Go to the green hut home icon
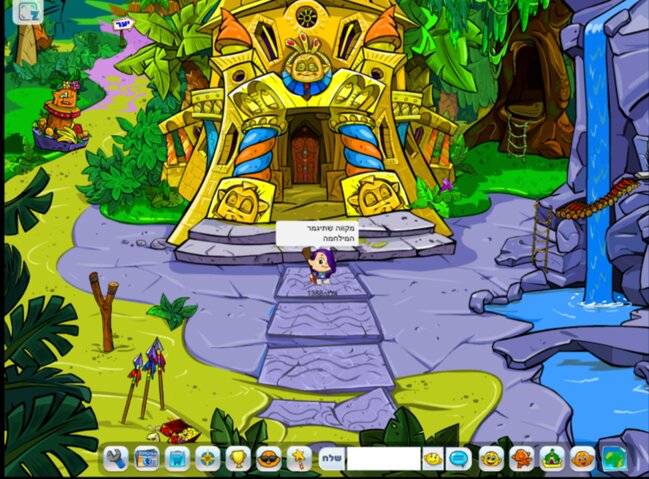649x479 pixels. [551, 459]
